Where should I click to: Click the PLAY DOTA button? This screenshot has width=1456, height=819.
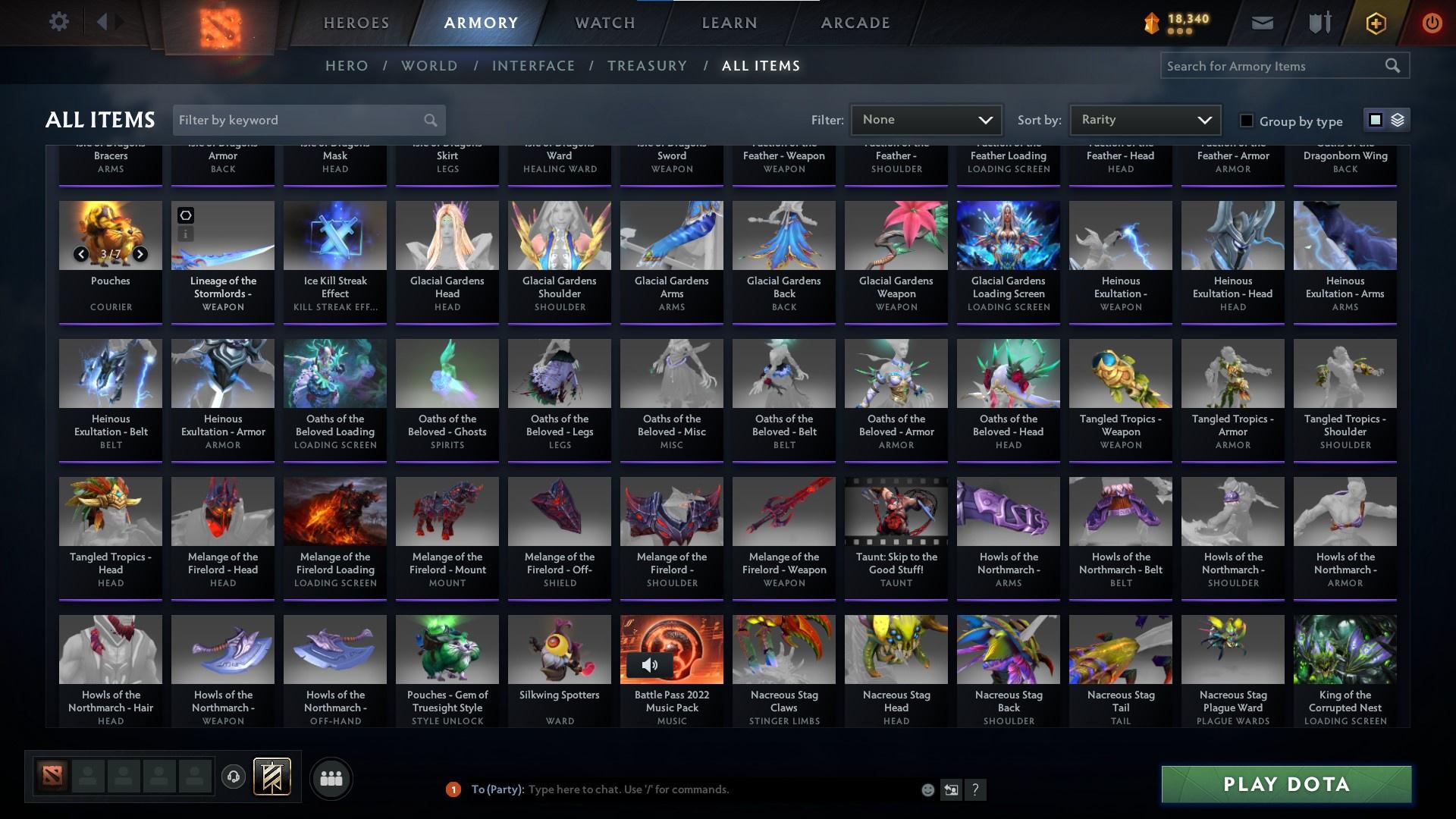tap(1285, 785)
